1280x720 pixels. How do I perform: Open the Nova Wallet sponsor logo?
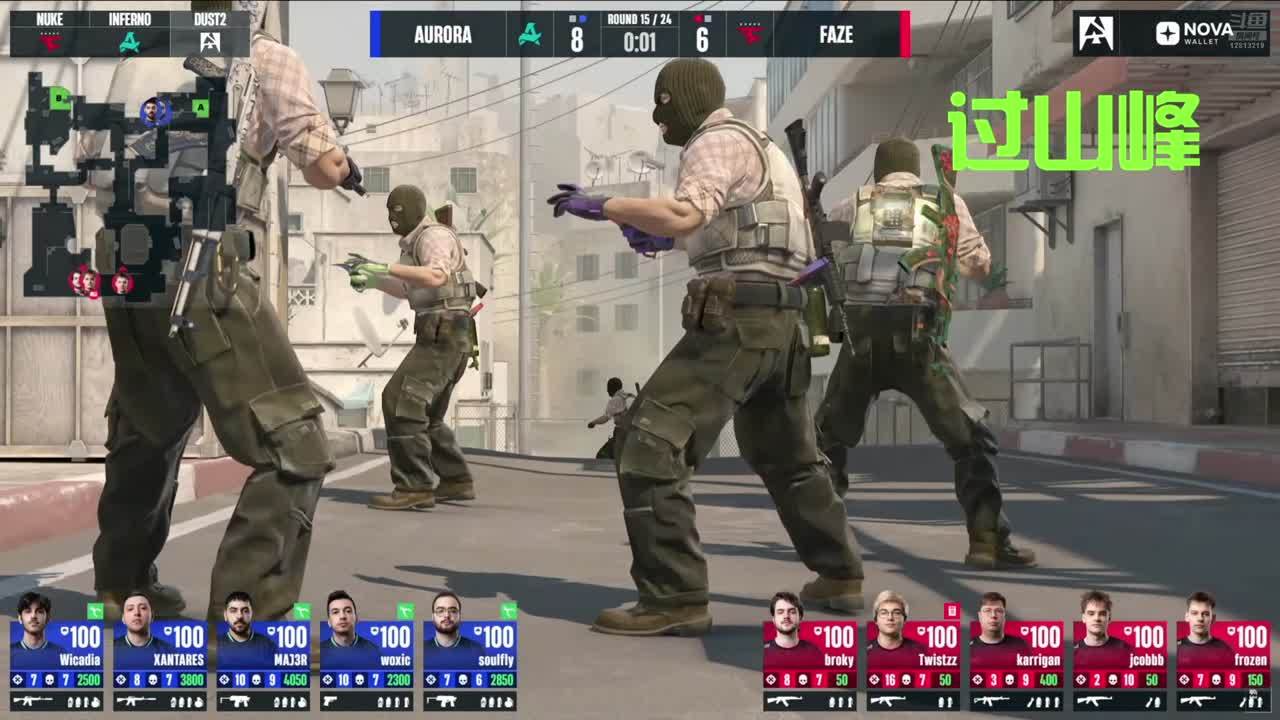coord(1195,33)
